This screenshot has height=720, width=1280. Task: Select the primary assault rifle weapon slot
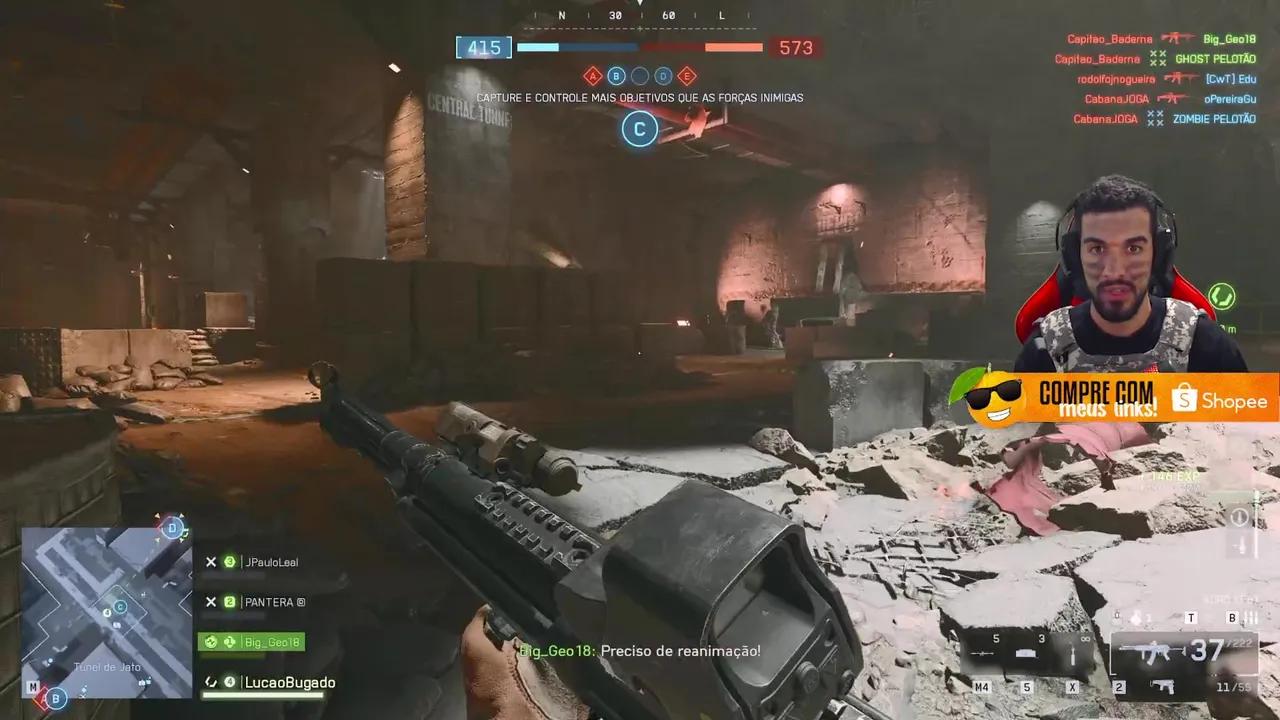click(x=1146, y=653)
